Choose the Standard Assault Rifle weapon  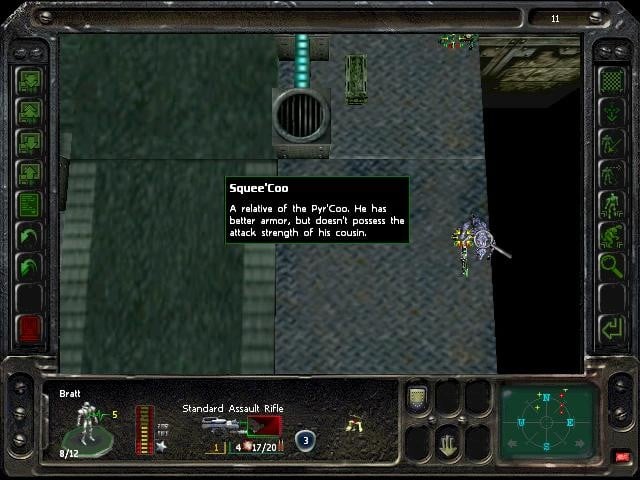tap(232, 427)
